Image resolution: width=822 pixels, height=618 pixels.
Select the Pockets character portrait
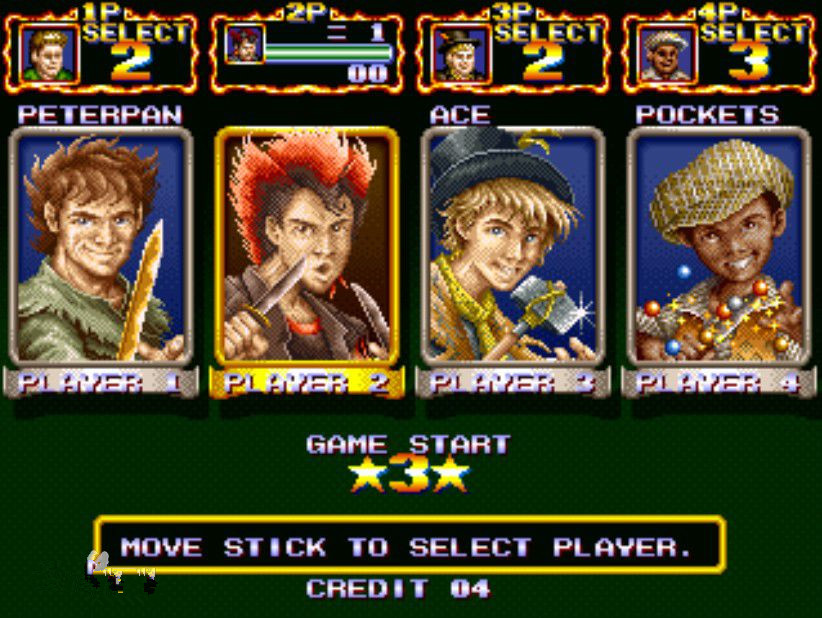click(x=718, y=246)
